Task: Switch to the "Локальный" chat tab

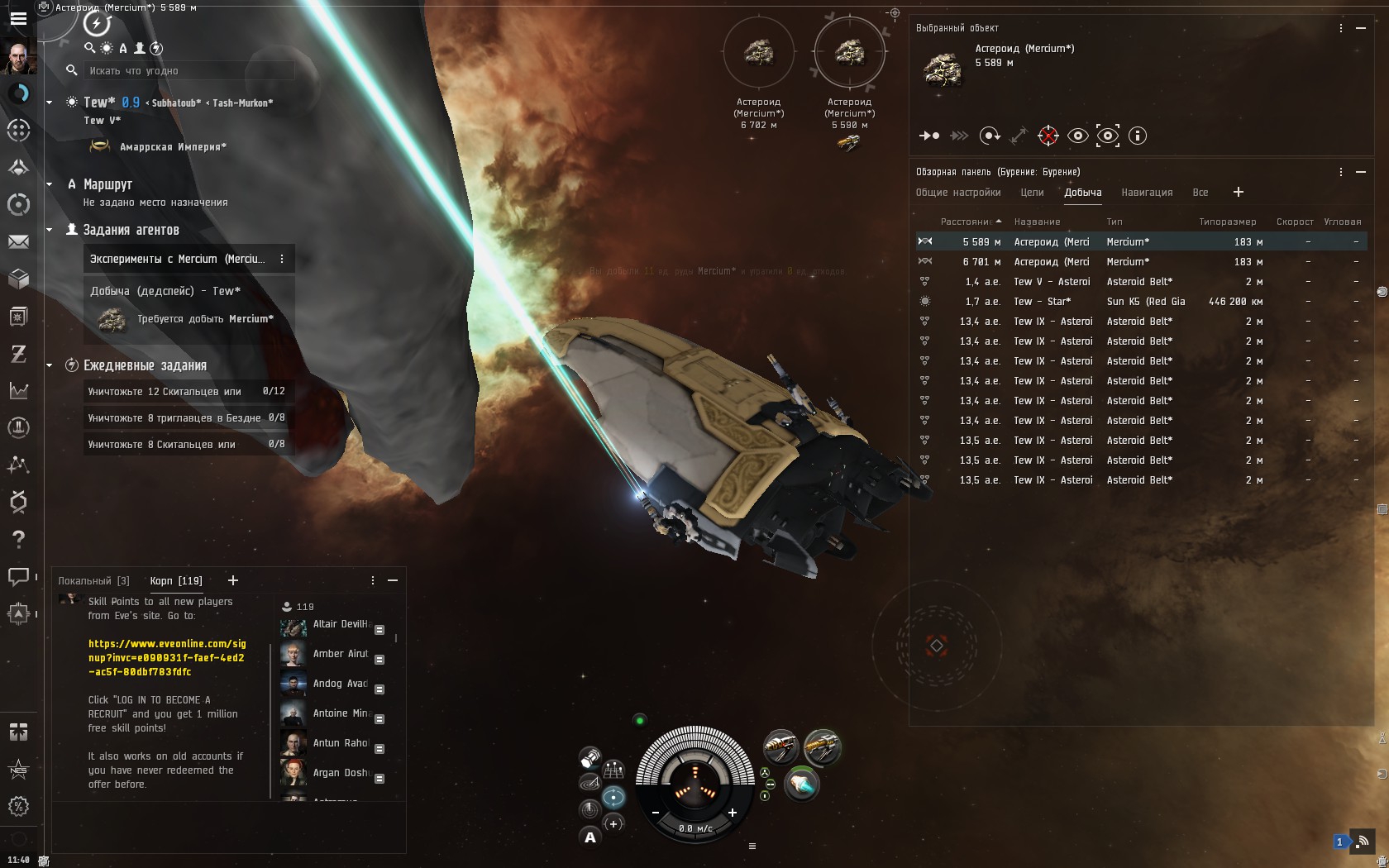Action: [x=93, y=581]
